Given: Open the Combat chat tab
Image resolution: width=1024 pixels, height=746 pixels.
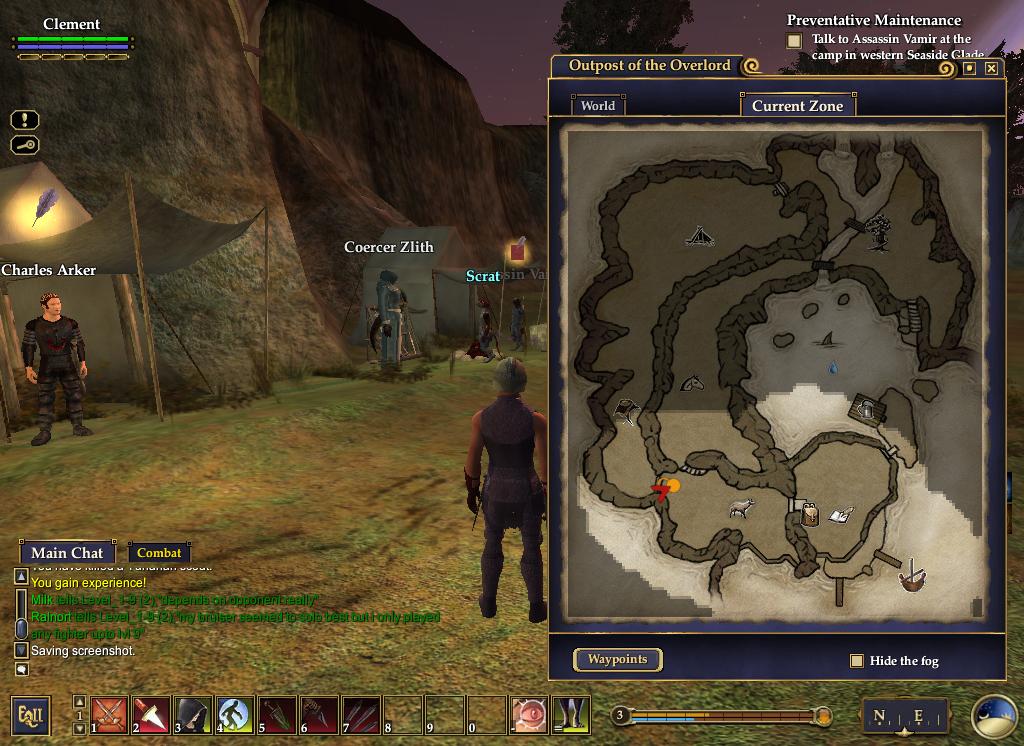Looking at the screenshot, I should coord(159,552).
